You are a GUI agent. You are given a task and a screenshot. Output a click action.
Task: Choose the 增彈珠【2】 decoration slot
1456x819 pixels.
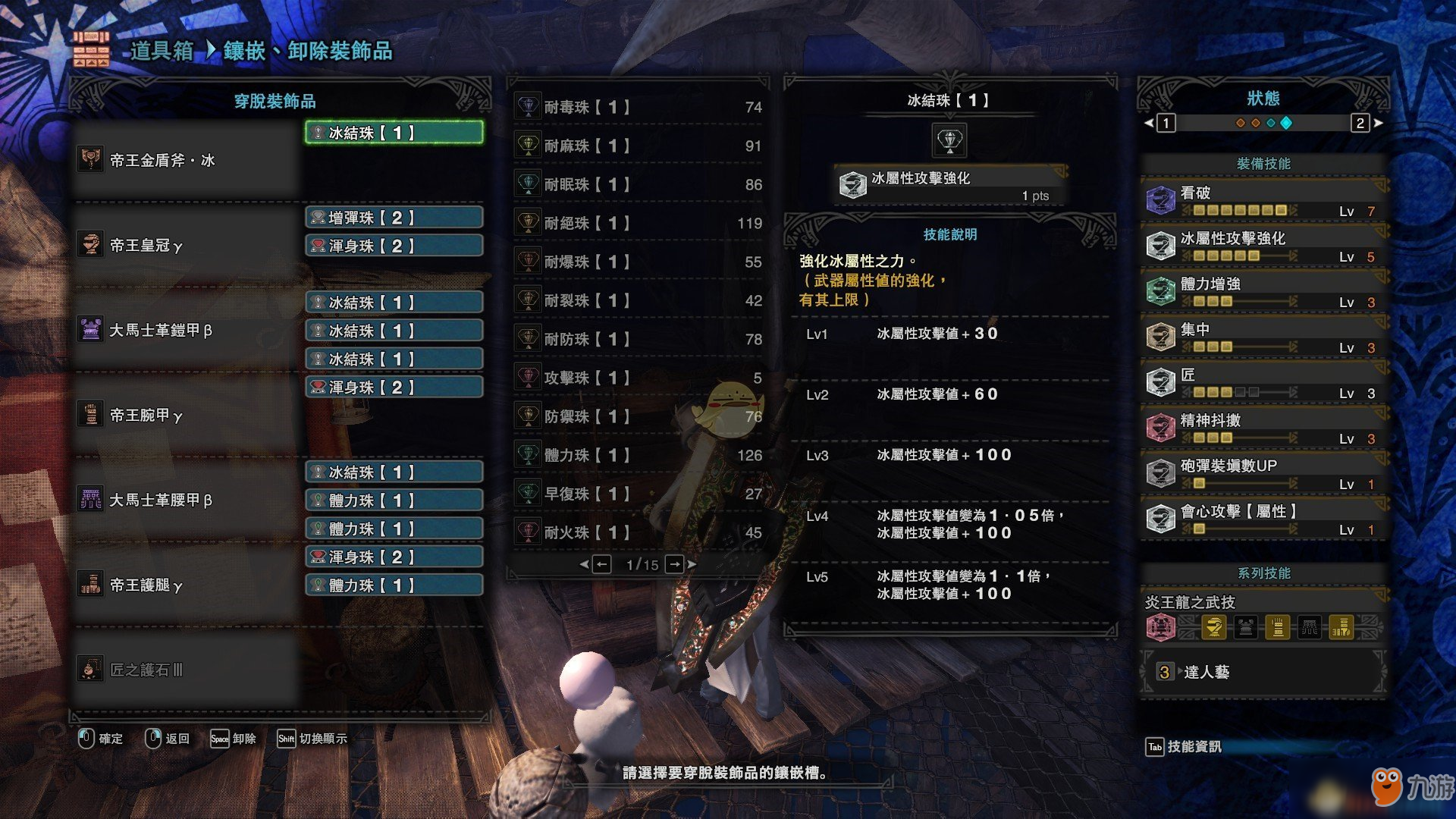(x=394, y=218)
